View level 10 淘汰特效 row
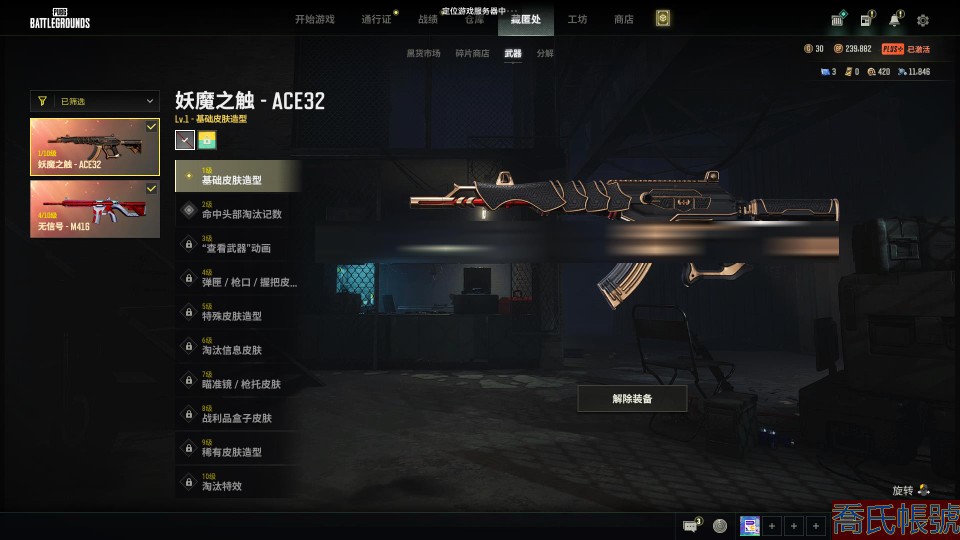 click(x=238, y=483)
